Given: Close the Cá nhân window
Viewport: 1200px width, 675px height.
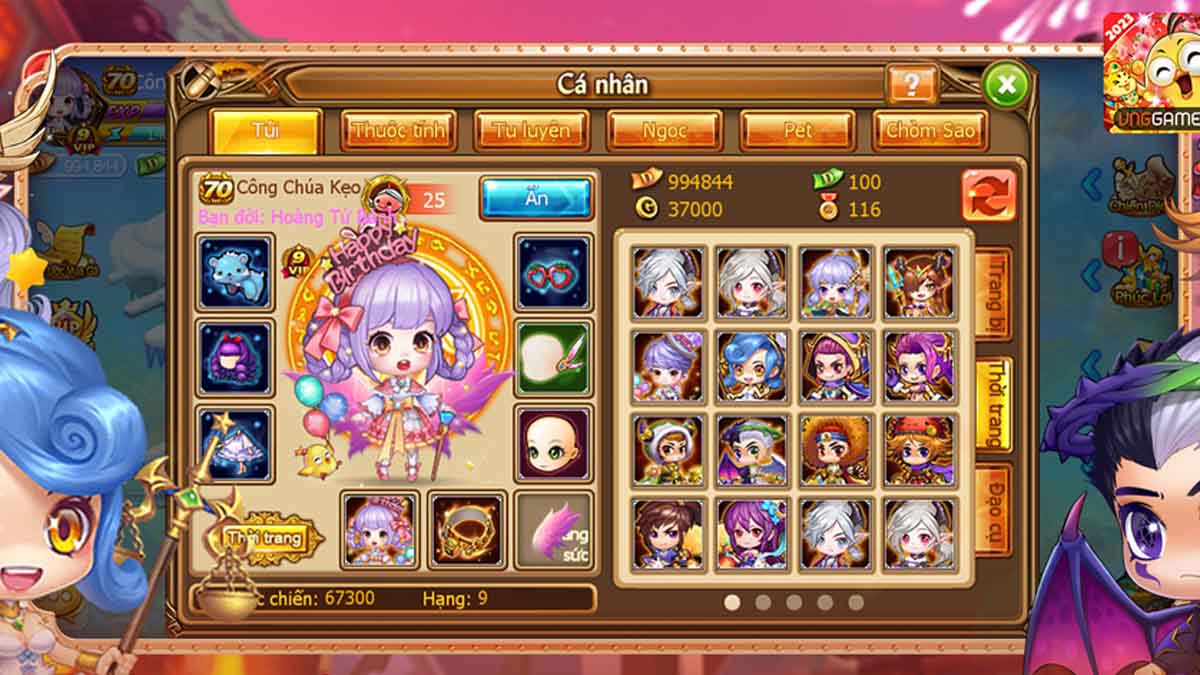Looking at the screenshot, I should click(1005, 85).
